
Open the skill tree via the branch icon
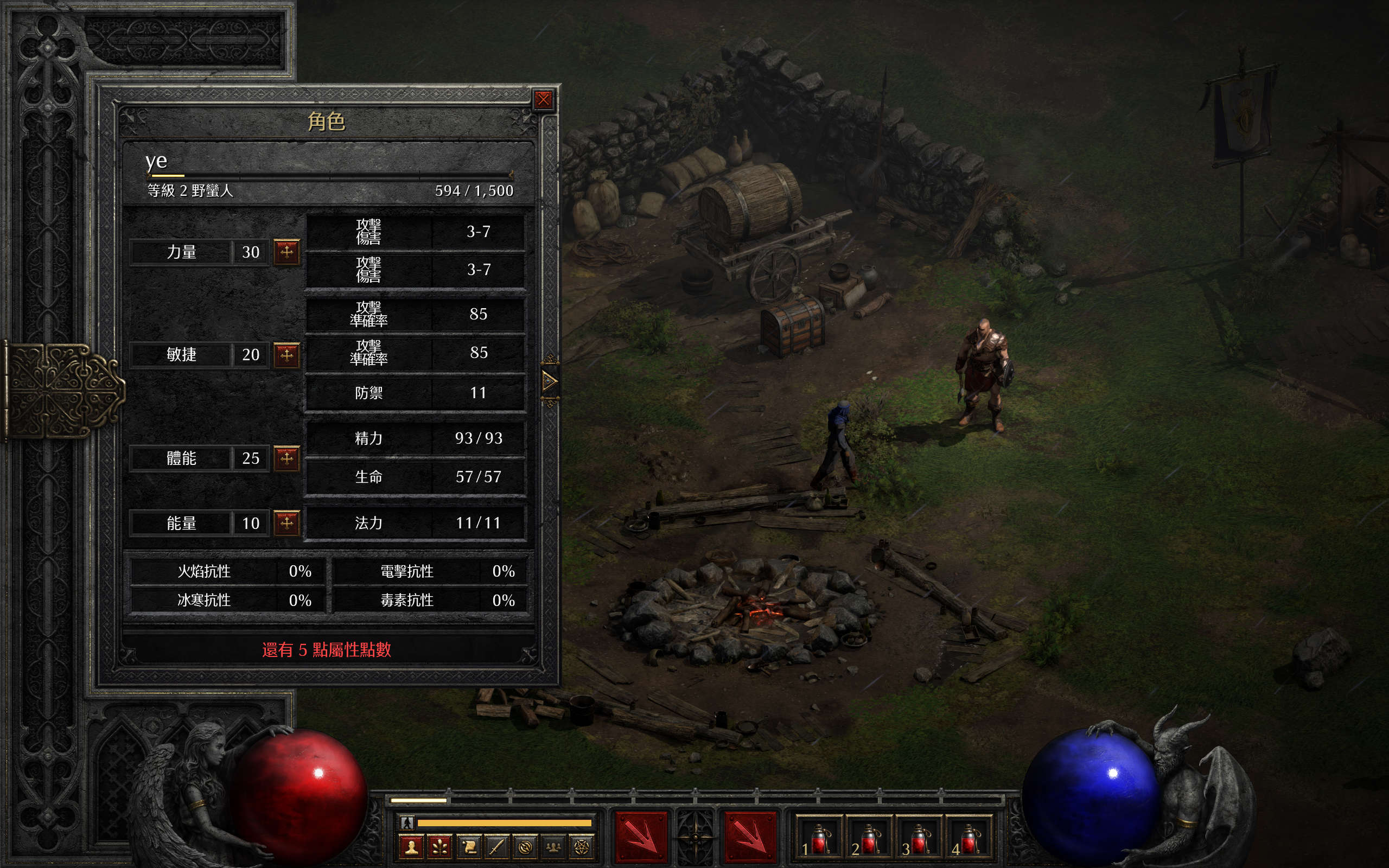[439, 847]
